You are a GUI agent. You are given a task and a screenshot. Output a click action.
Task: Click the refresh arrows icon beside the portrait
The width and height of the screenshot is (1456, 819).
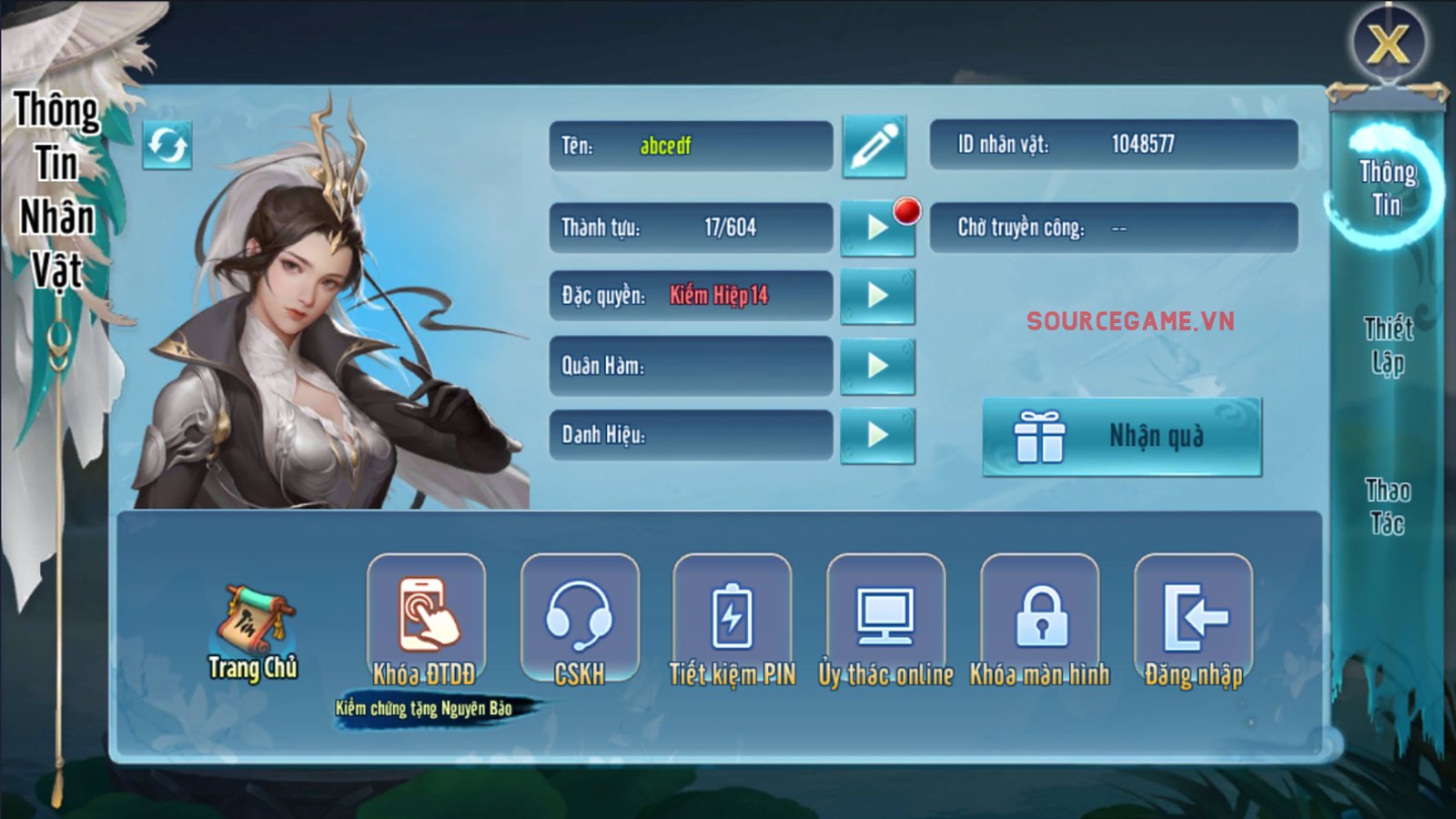point(167,145)
